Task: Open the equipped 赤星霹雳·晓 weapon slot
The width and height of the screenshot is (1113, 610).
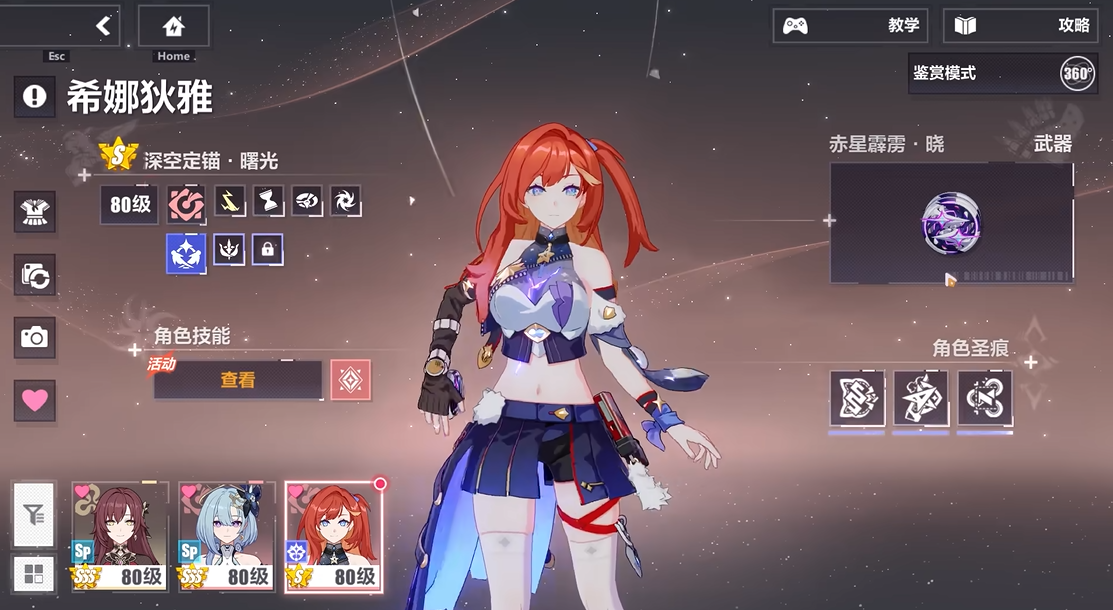Action: point(951,222)
